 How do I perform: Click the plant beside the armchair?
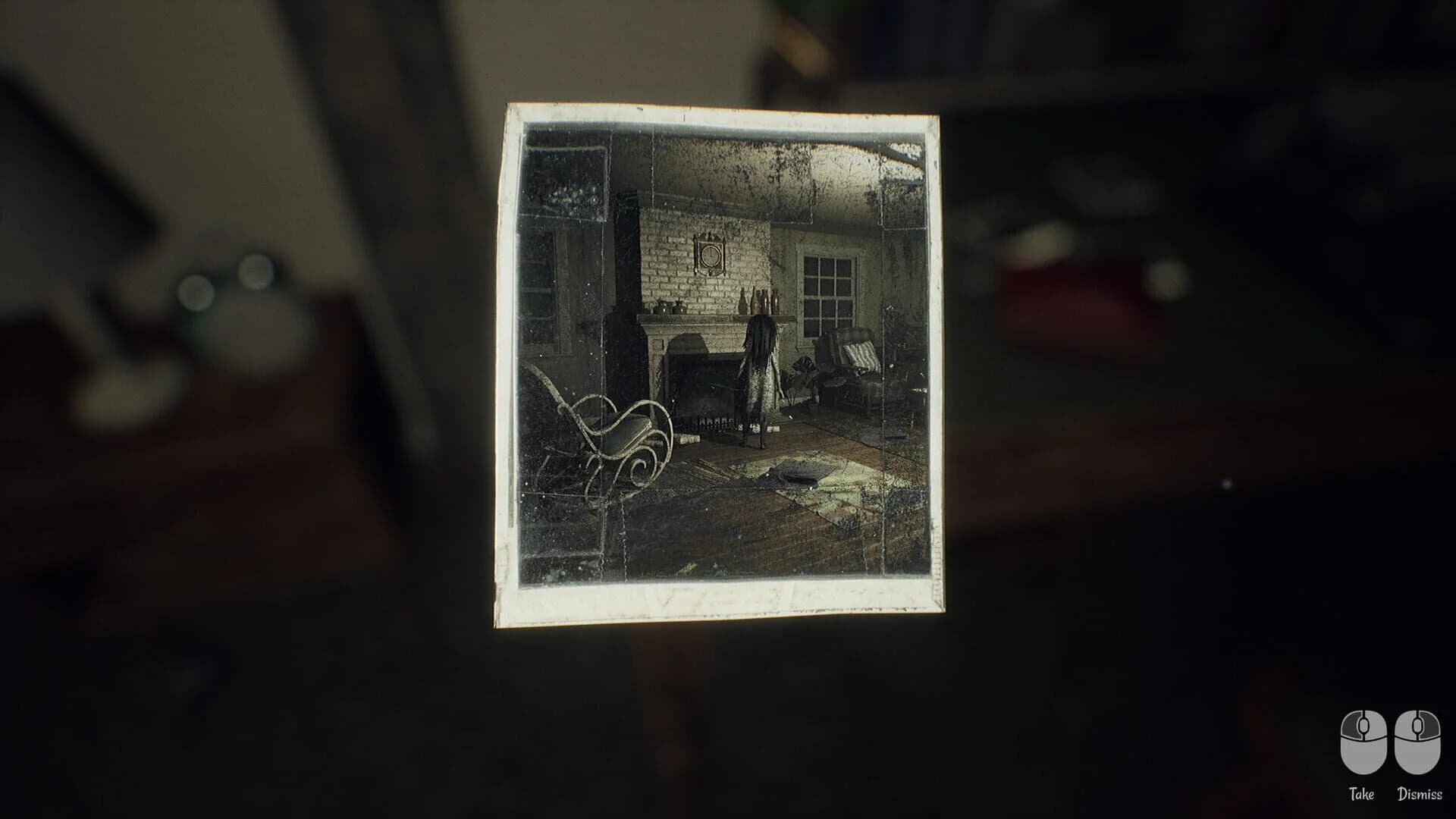(x=804, y=379)
